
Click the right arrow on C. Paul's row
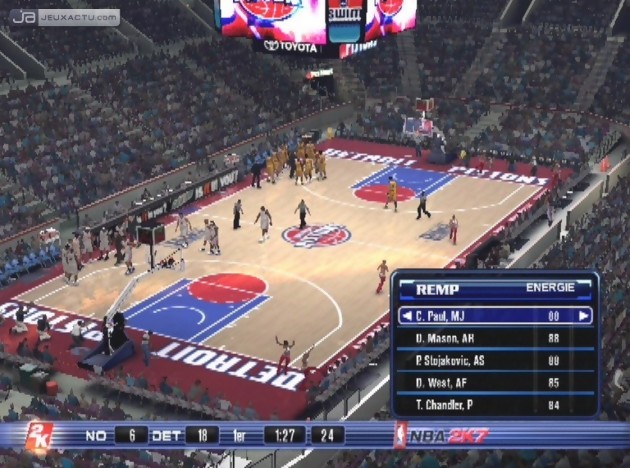point(585,316)
